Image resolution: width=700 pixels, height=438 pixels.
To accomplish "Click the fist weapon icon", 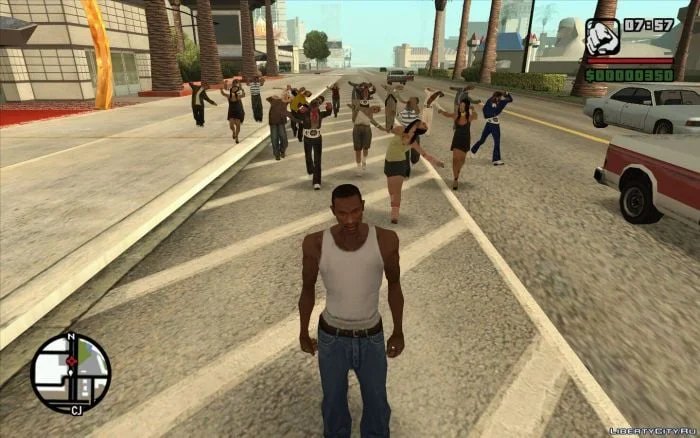I will coord(602,37).
